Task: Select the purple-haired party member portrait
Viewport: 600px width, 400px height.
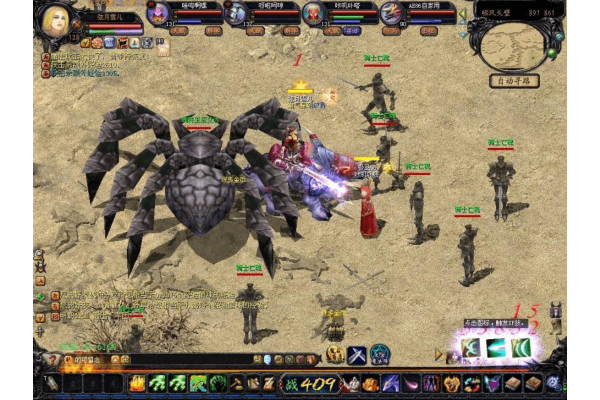Action: click(x=157, y=14)
